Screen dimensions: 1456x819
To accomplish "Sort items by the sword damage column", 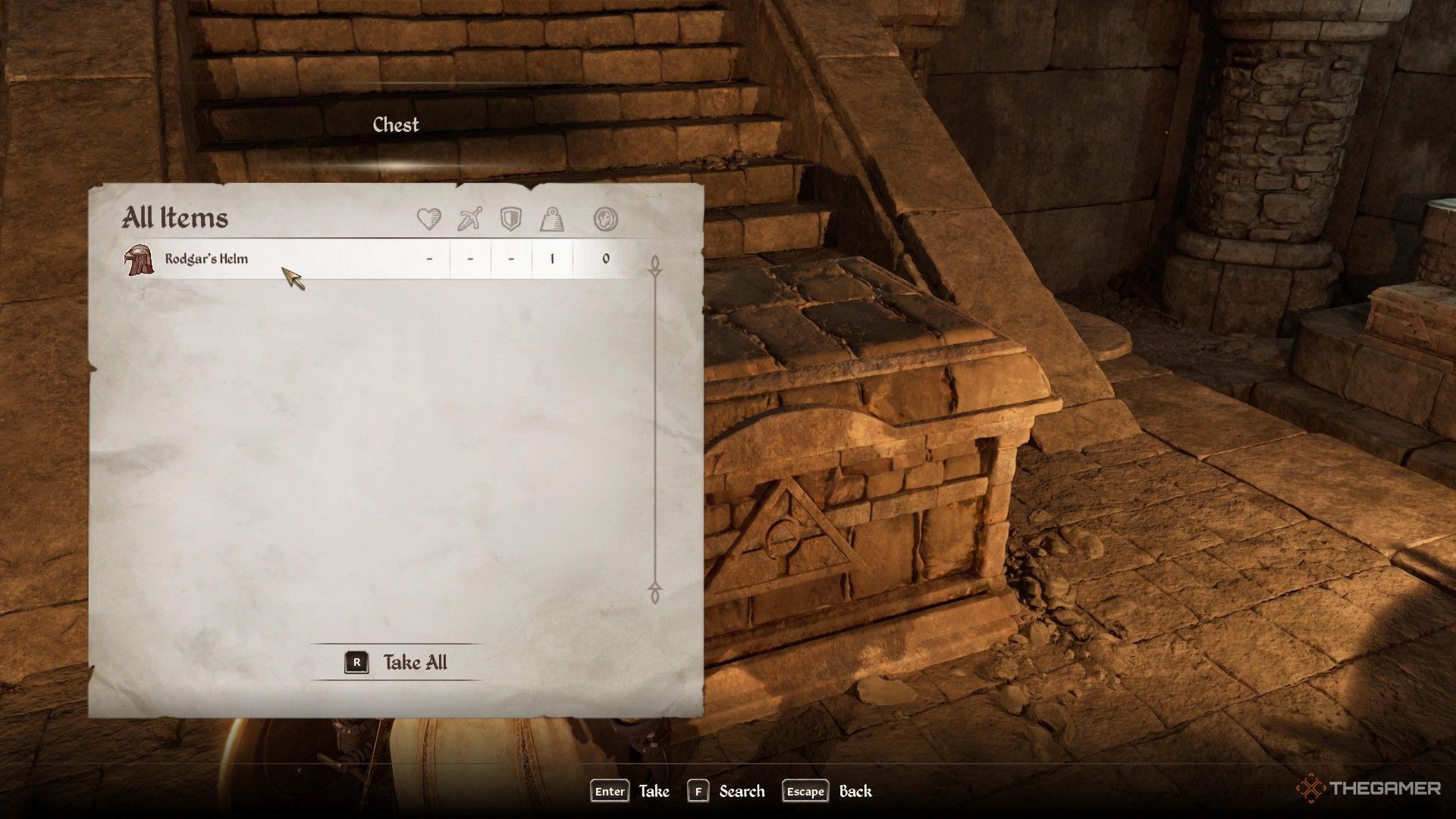I will pyautogui.click(x=470, y=220).
